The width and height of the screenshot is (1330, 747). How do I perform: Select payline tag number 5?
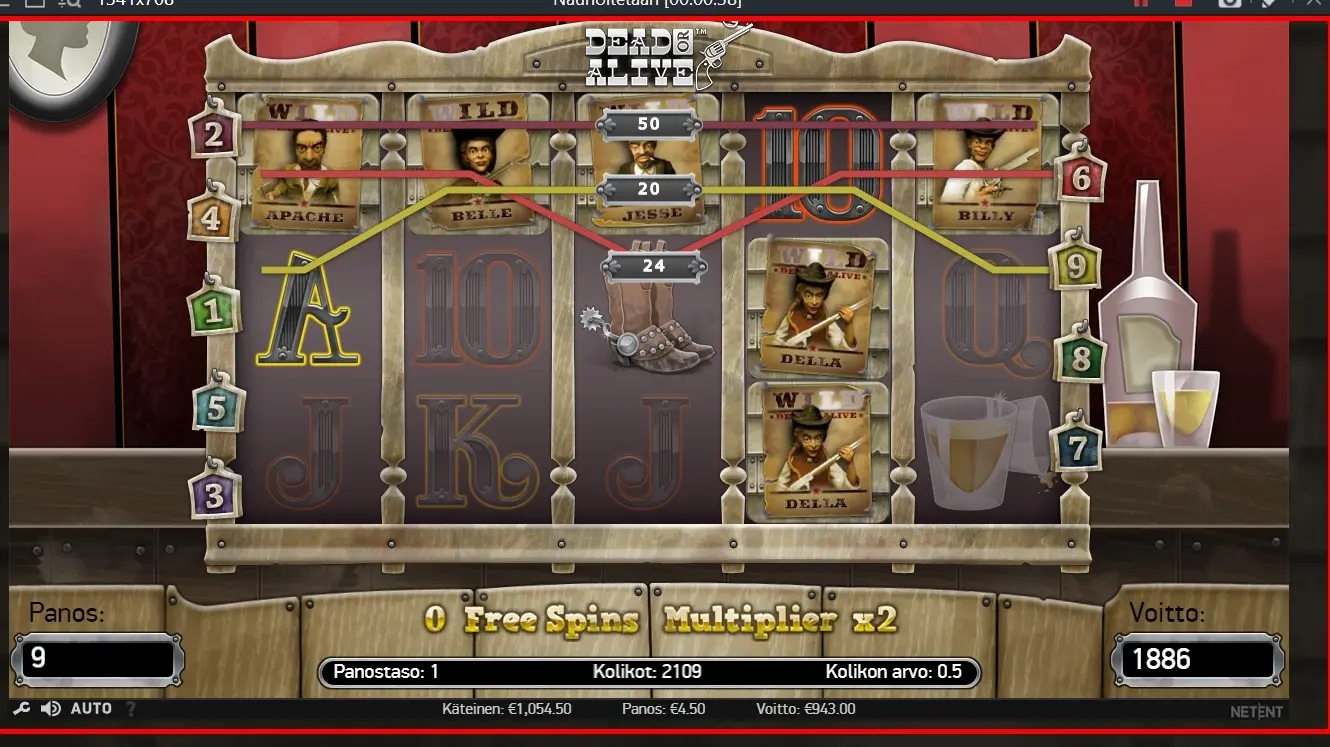point(215,407)
